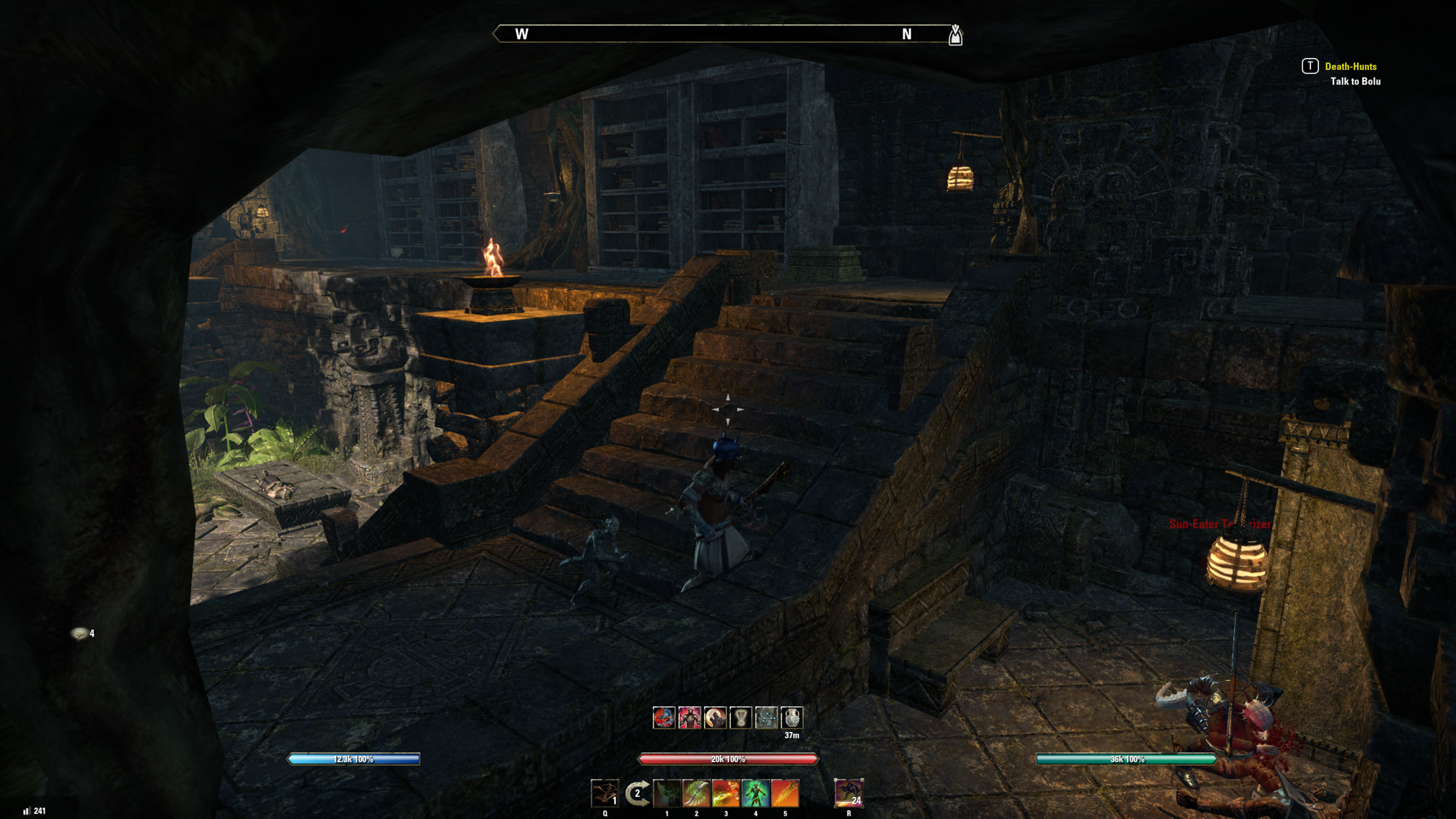
Task: Cast the fire breath ability
Action: click(x=726, y=793)
